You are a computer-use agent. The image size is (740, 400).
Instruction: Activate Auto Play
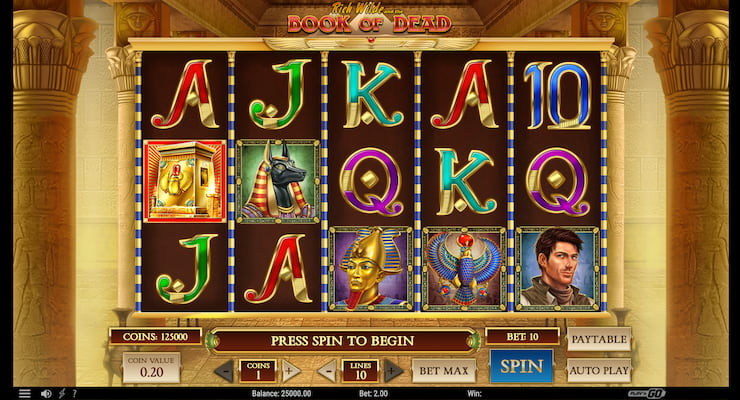(x=598, y=370)
